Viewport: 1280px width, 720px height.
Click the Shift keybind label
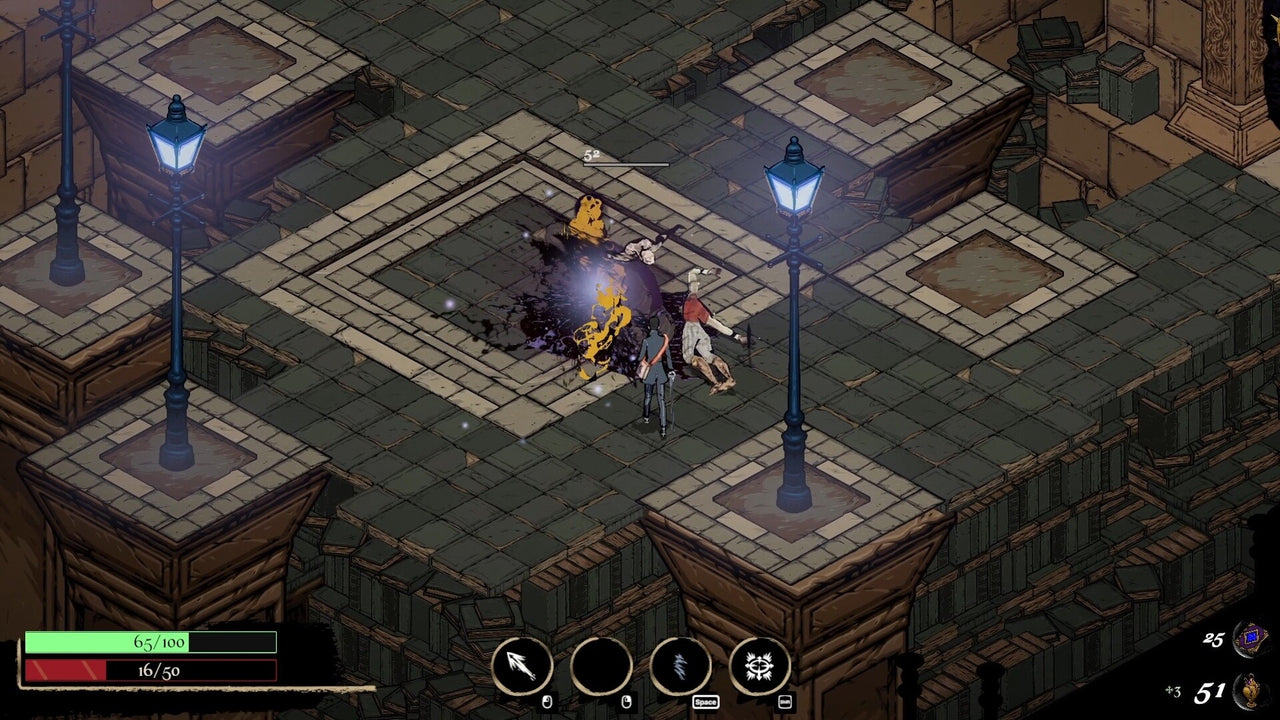(785, 701)
